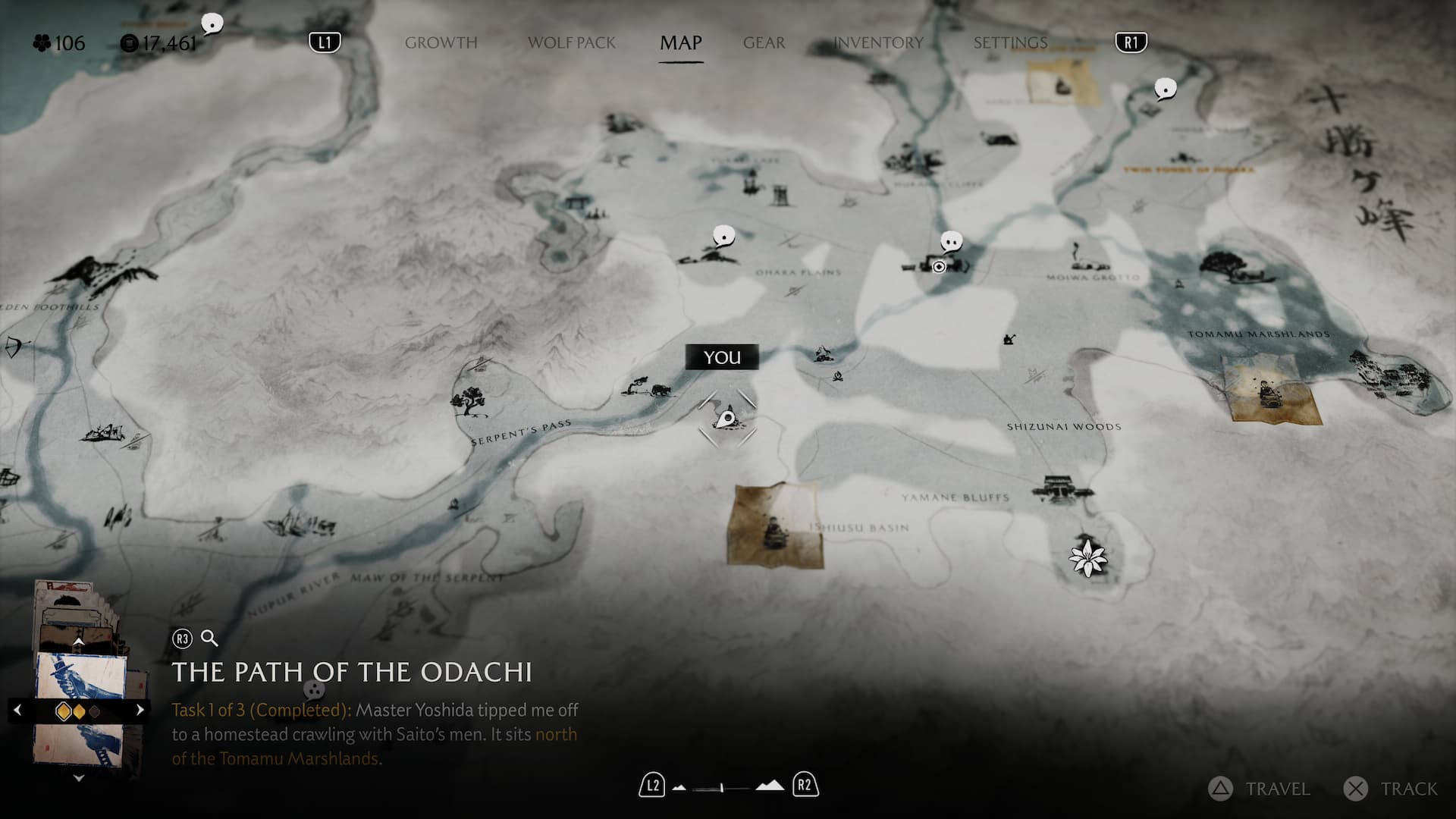
Task: Open the Inventory tab
Action: (x=878, y=43)
